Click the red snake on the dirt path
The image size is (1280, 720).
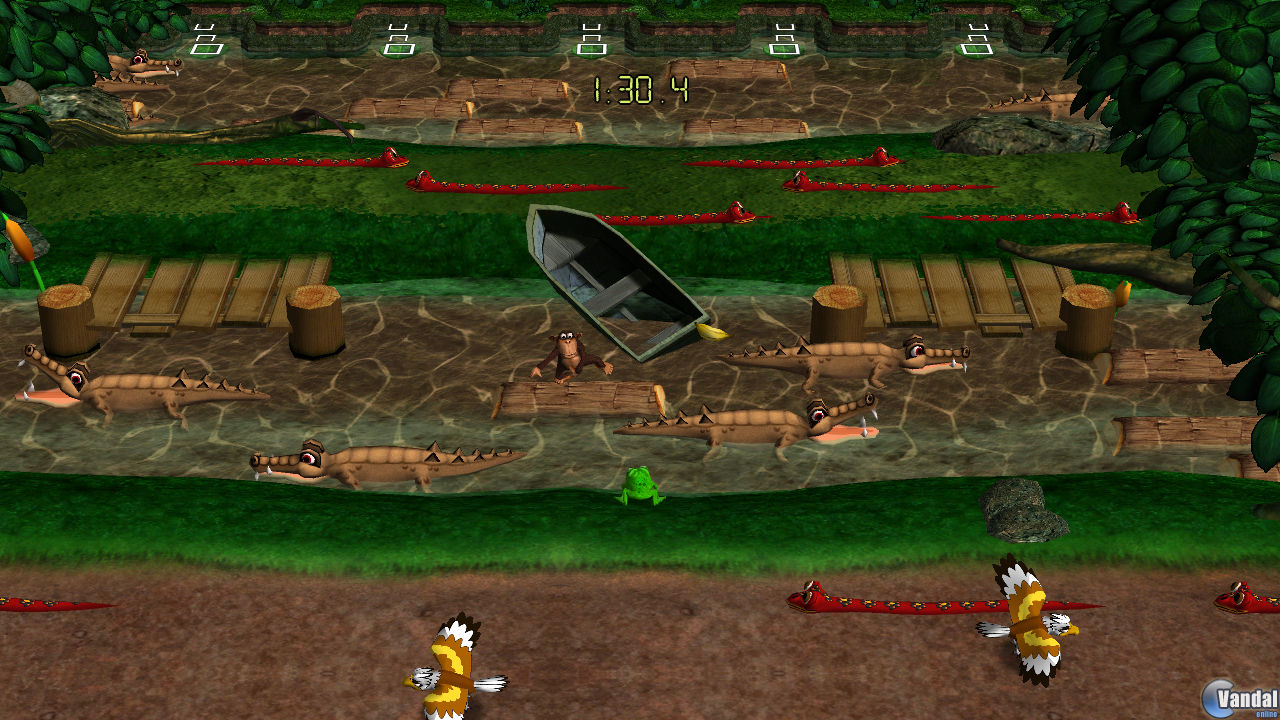[880, 600]
